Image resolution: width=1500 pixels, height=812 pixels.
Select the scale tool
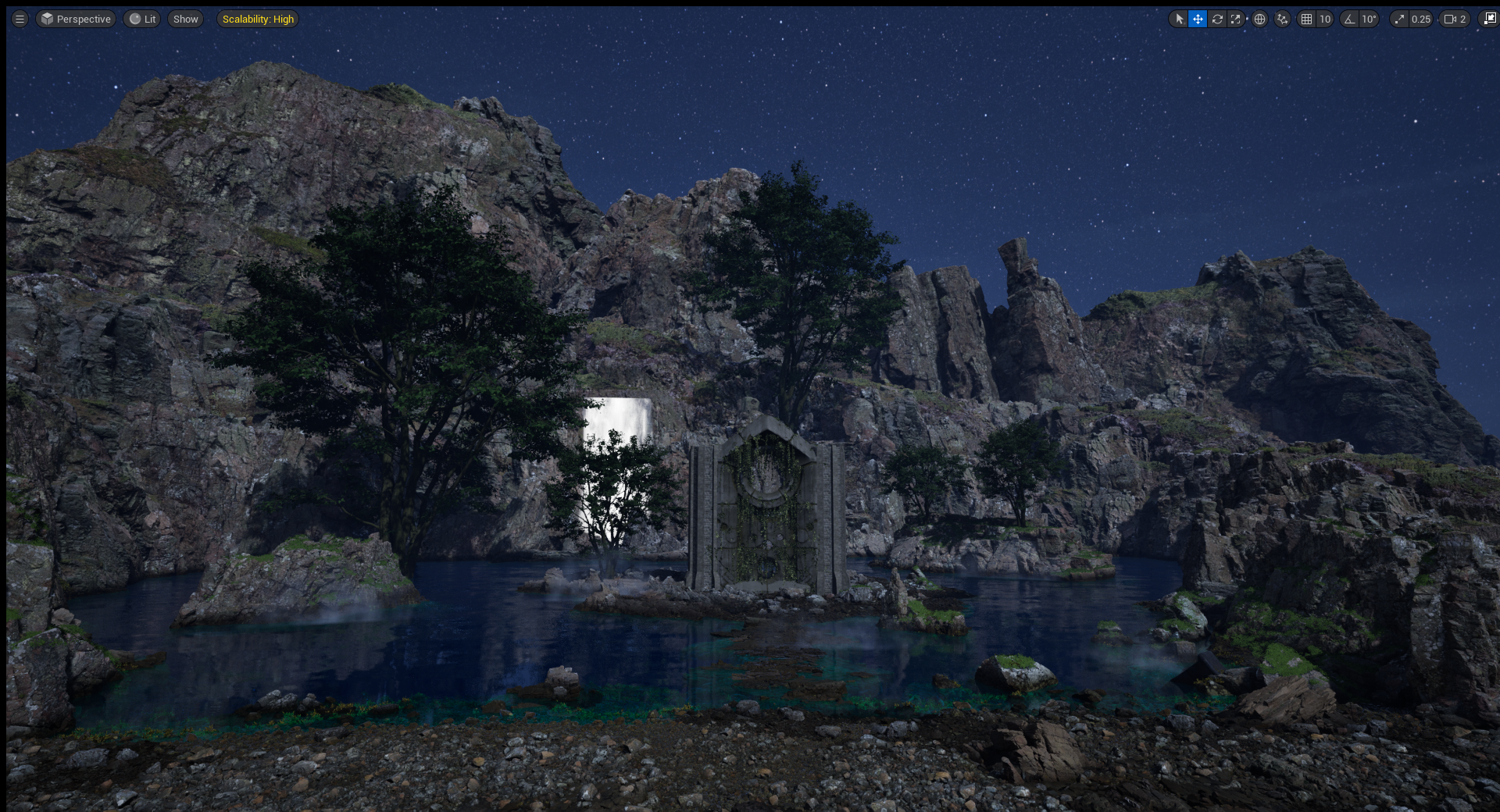point(1236,19)
